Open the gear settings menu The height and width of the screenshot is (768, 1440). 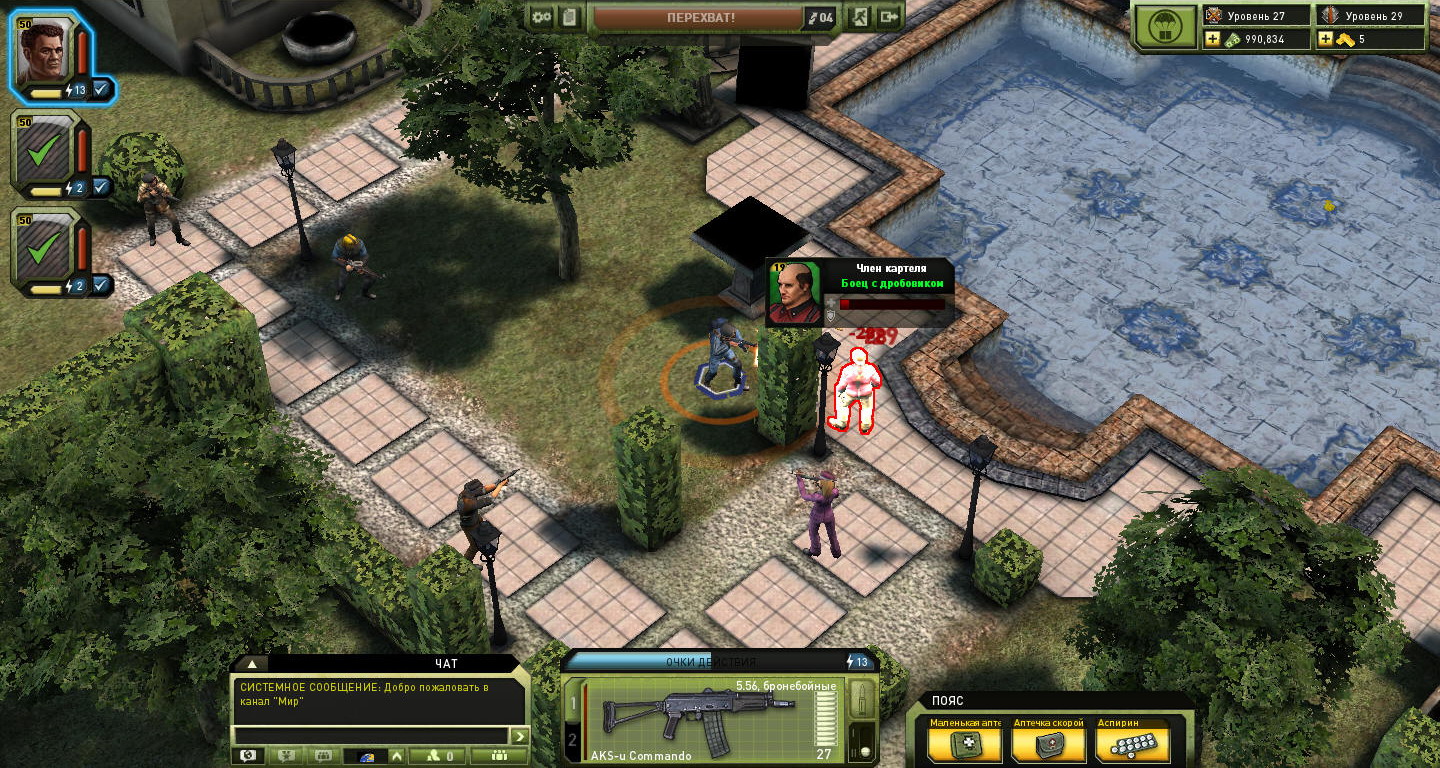click(542, 17)
